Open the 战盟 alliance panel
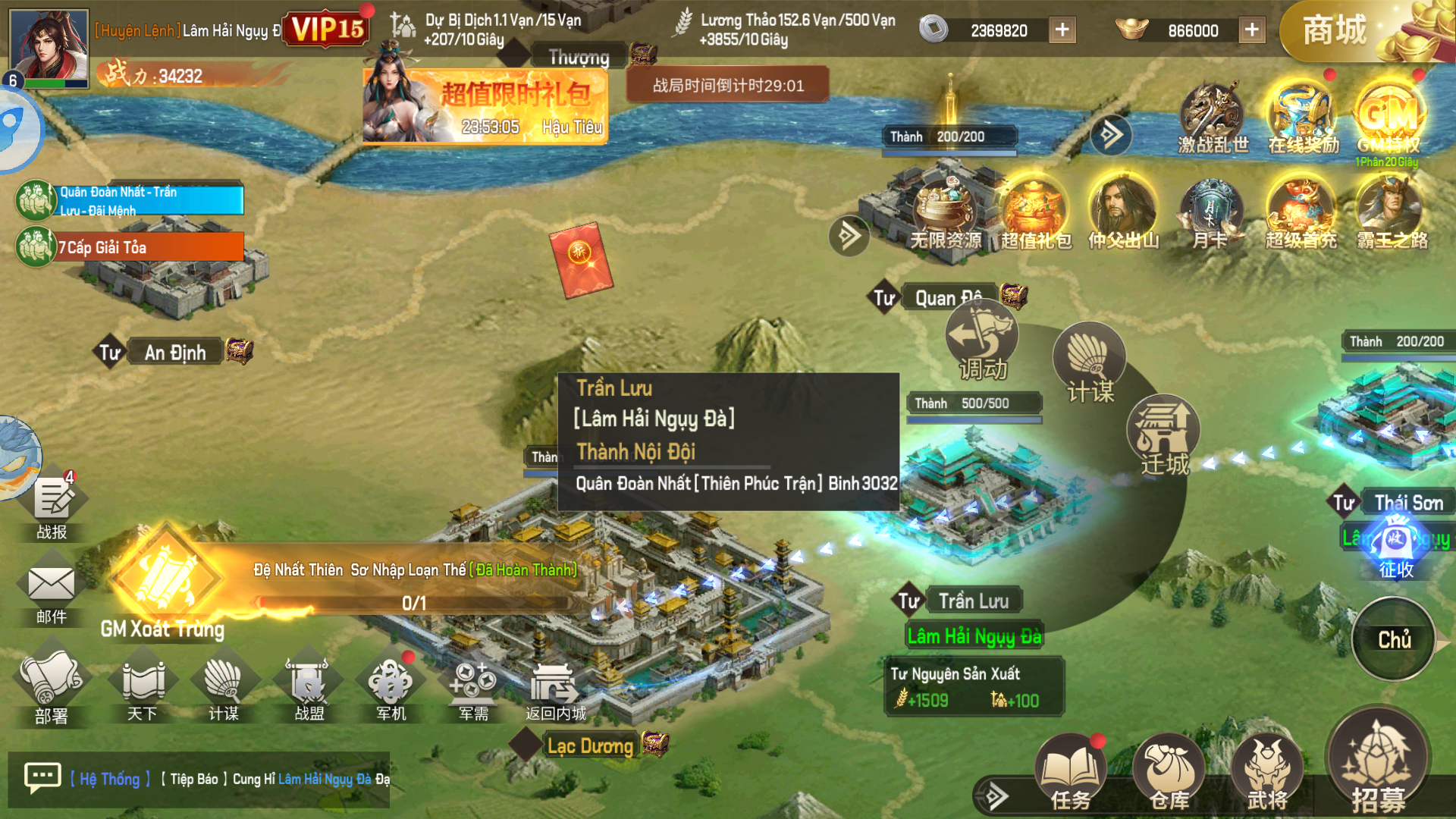This screenshot has height=819, width=1456. point(306,686)
